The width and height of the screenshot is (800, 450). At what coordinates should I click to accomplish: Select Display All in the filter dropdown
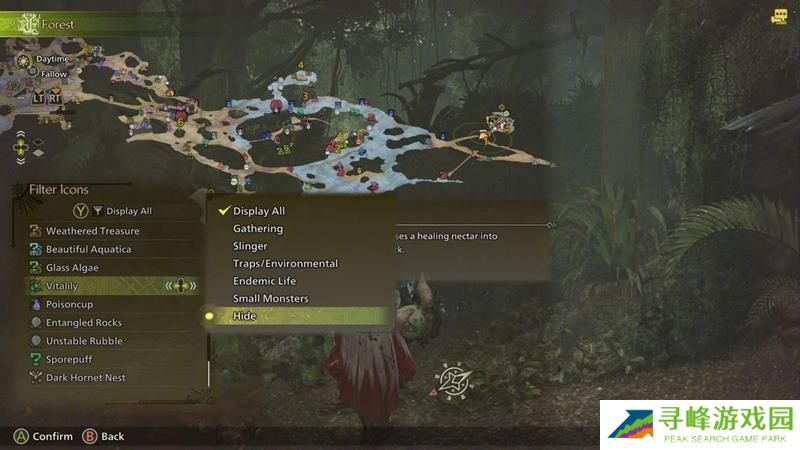pos(259,211)
